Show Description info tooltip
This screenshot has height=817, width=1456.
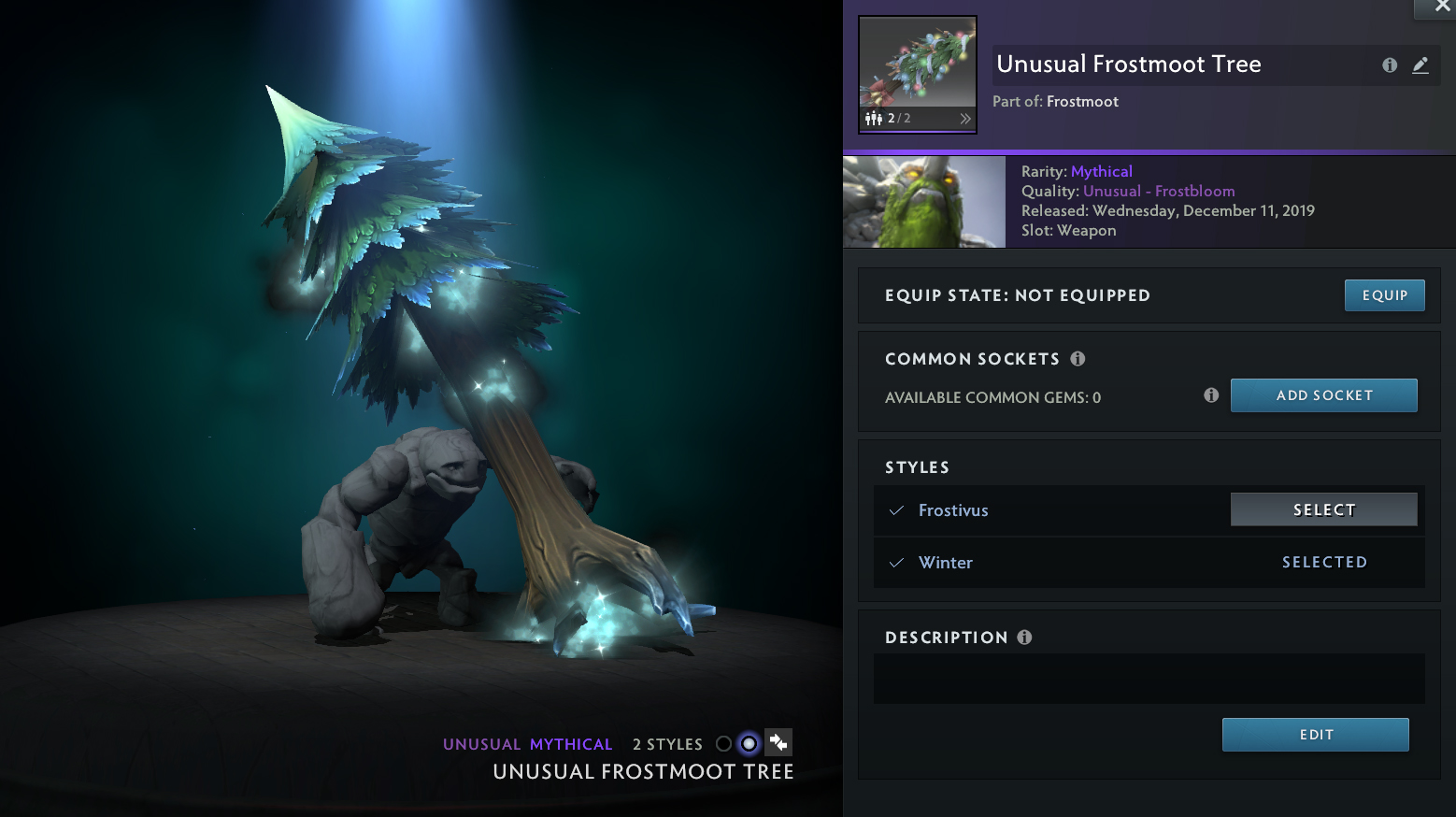click(1024, 638)
